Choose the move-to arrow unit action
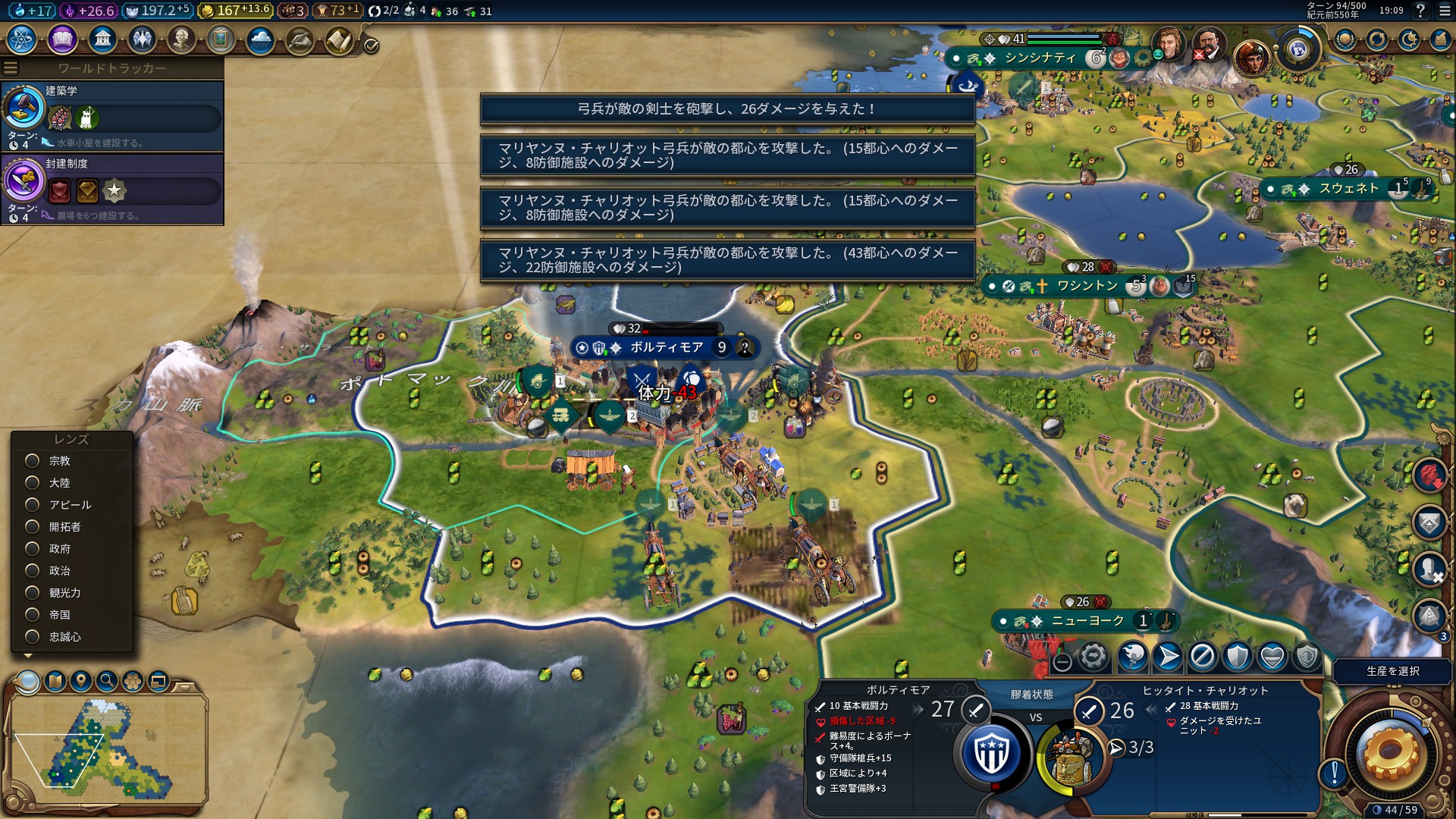1456x819 pixels. [x=1168, y=657]
